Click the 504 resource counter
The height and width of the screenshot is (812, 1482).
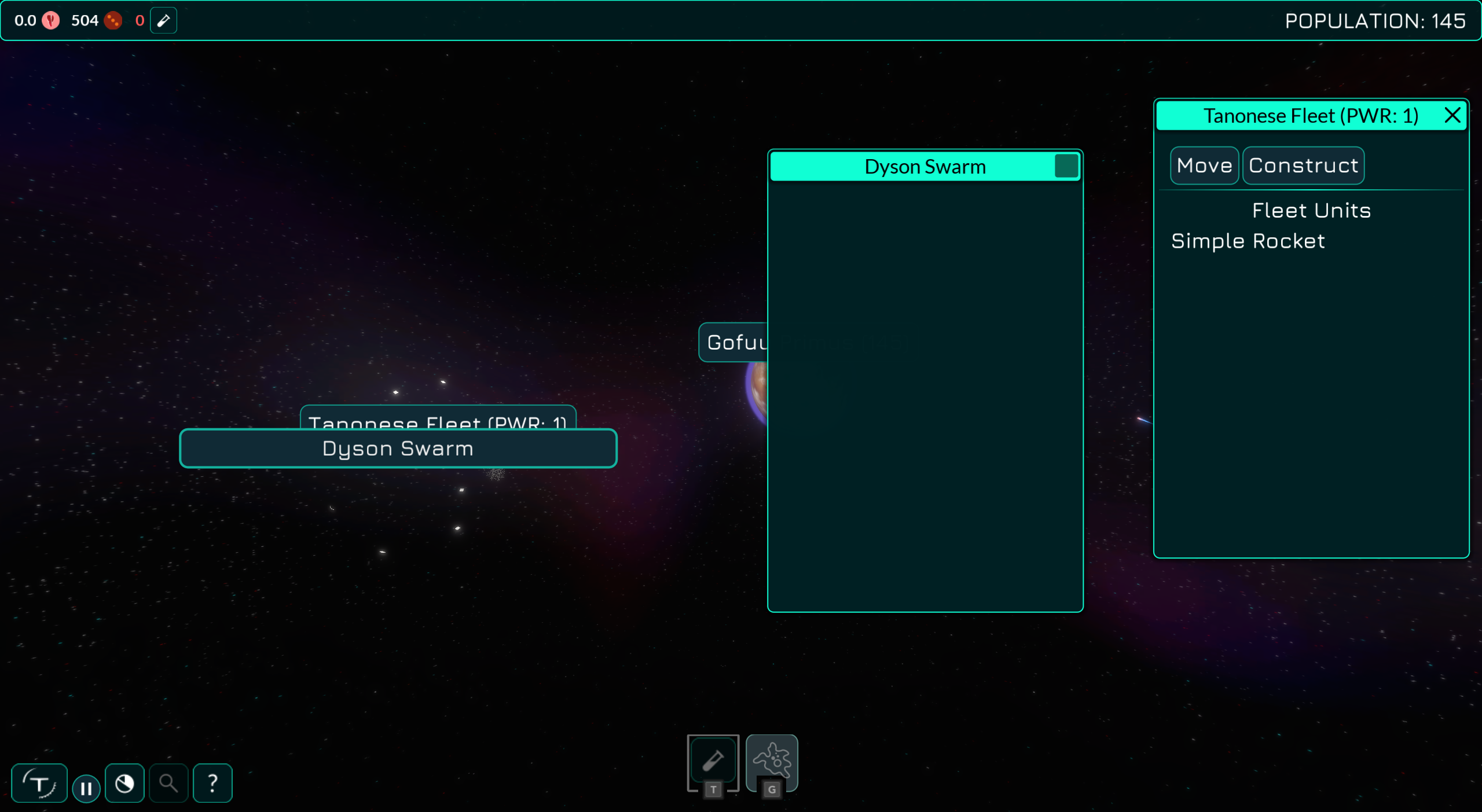[84, 20]
